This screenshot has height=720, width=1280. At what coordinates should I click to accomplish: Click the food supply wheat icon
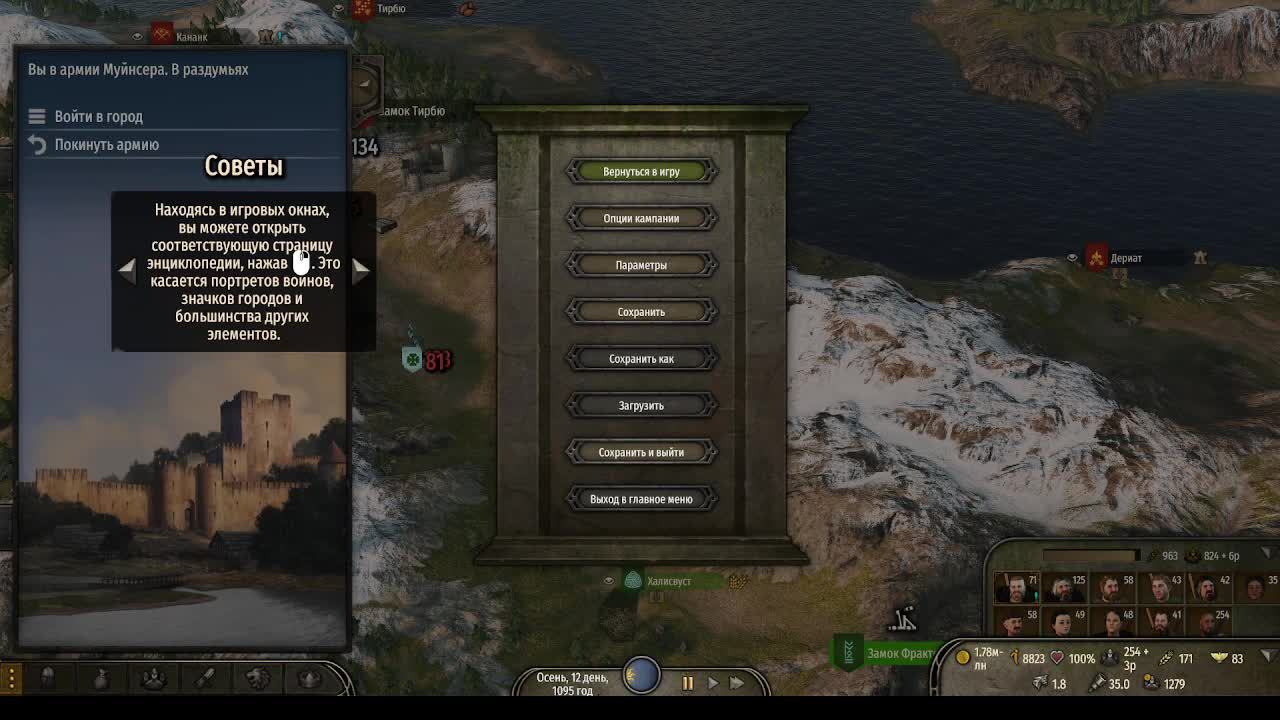[1165, 657]
